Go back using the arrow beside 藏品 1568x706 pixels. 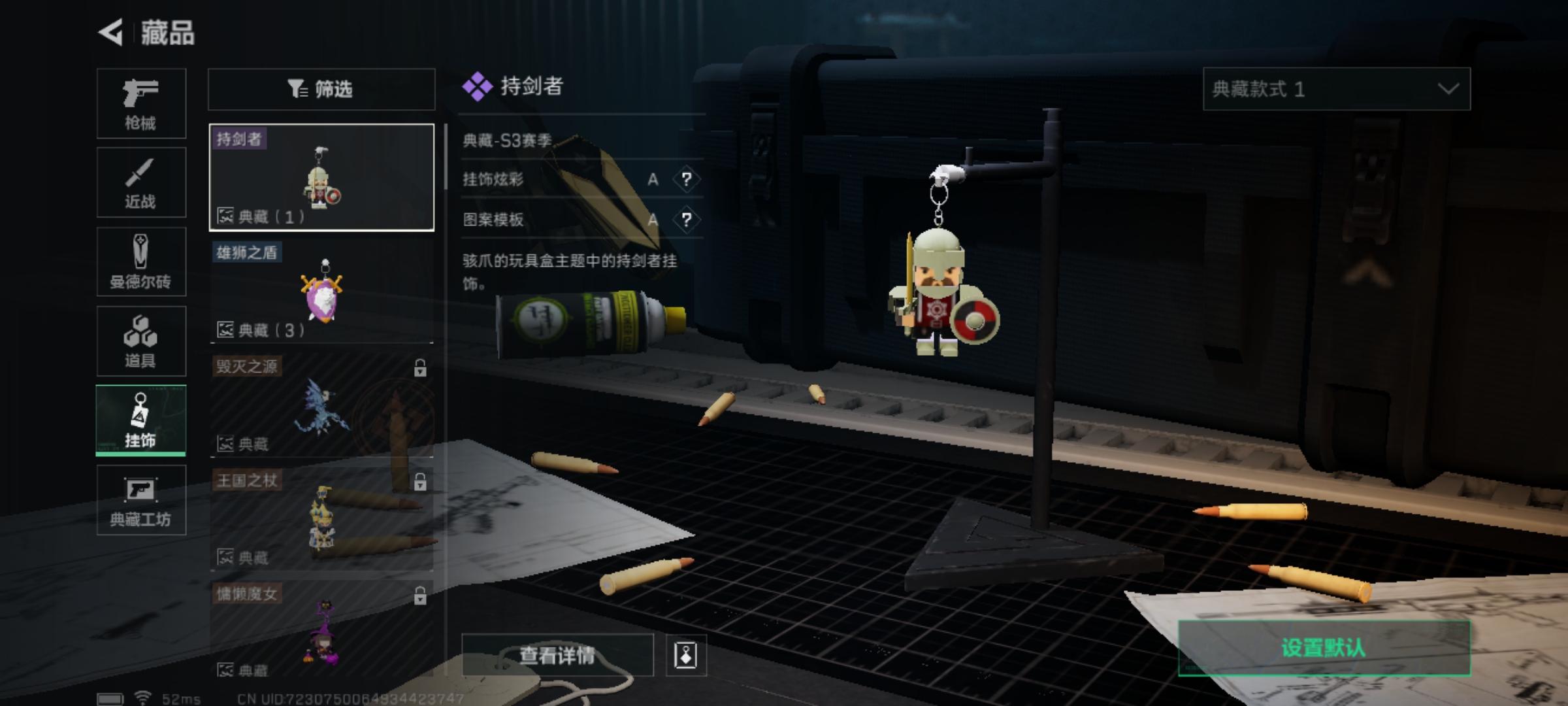coord(111,32)
